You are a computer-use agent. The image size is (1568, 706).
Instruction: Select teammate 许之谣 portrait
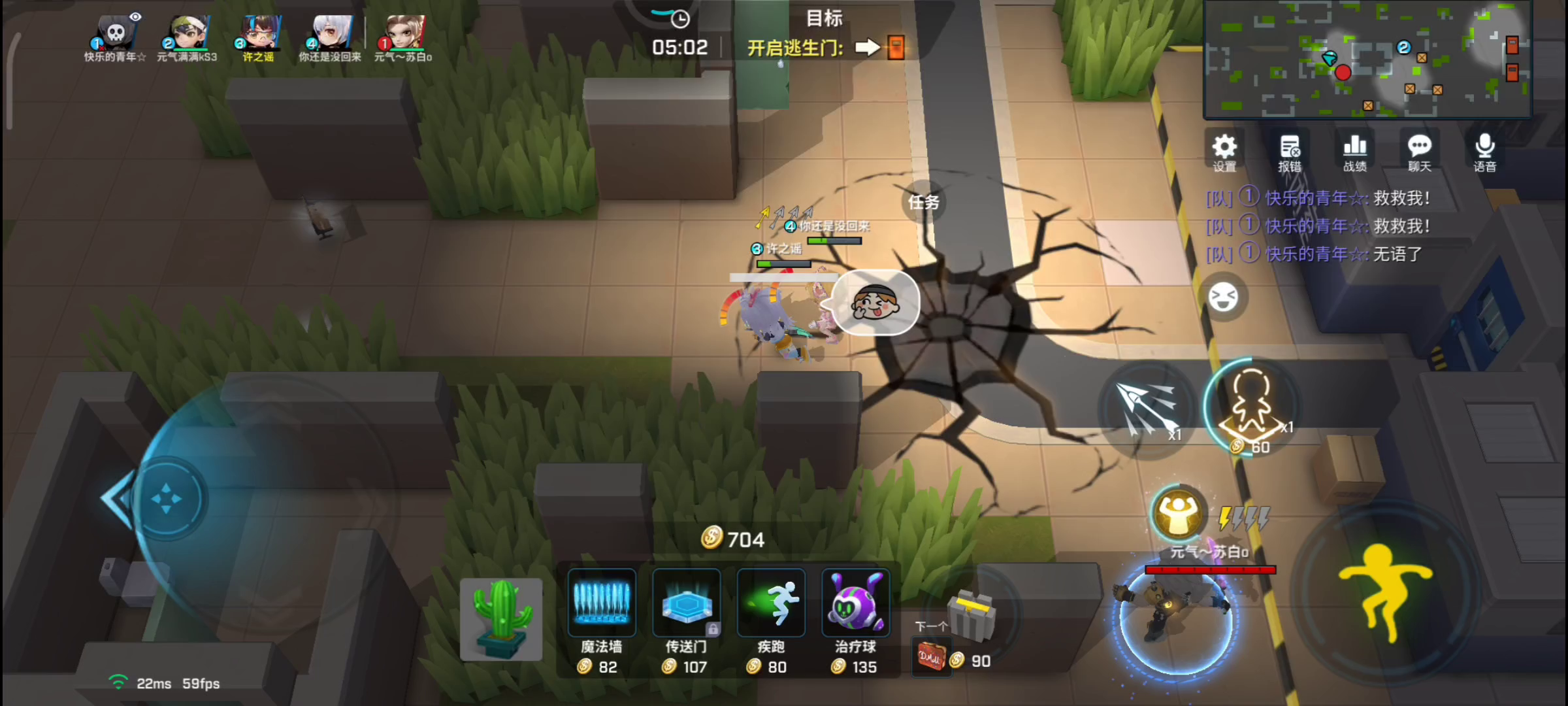click(x=259, y=34)
